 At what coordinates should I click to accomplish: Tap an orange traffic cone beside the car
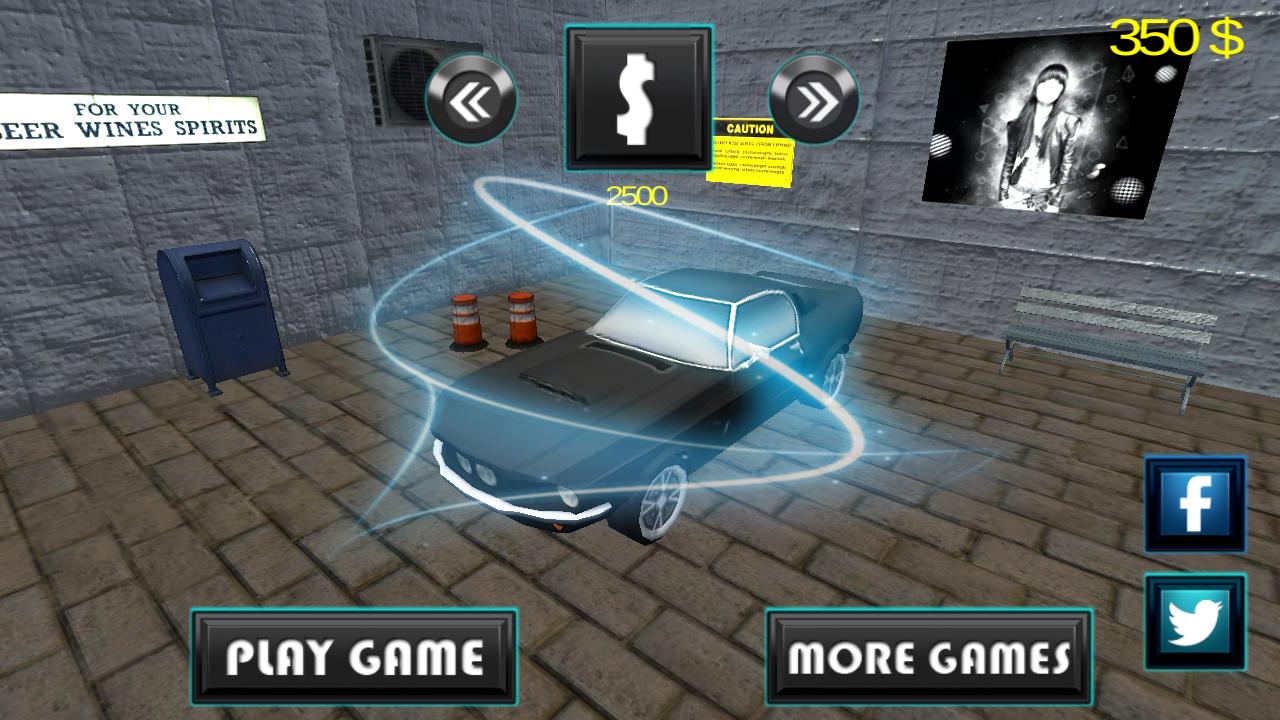pyautogui.click(x=467, y=320)
